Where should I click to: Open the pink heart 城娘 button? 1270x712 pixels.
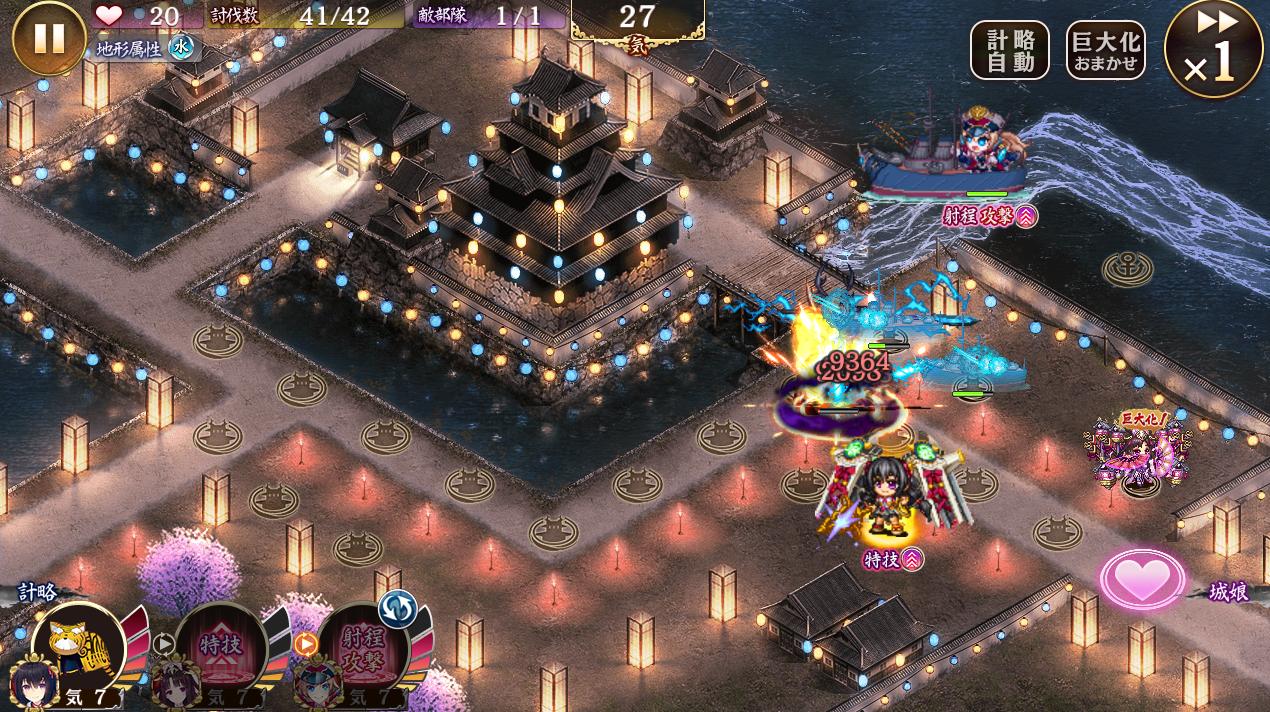[1142, 579]
